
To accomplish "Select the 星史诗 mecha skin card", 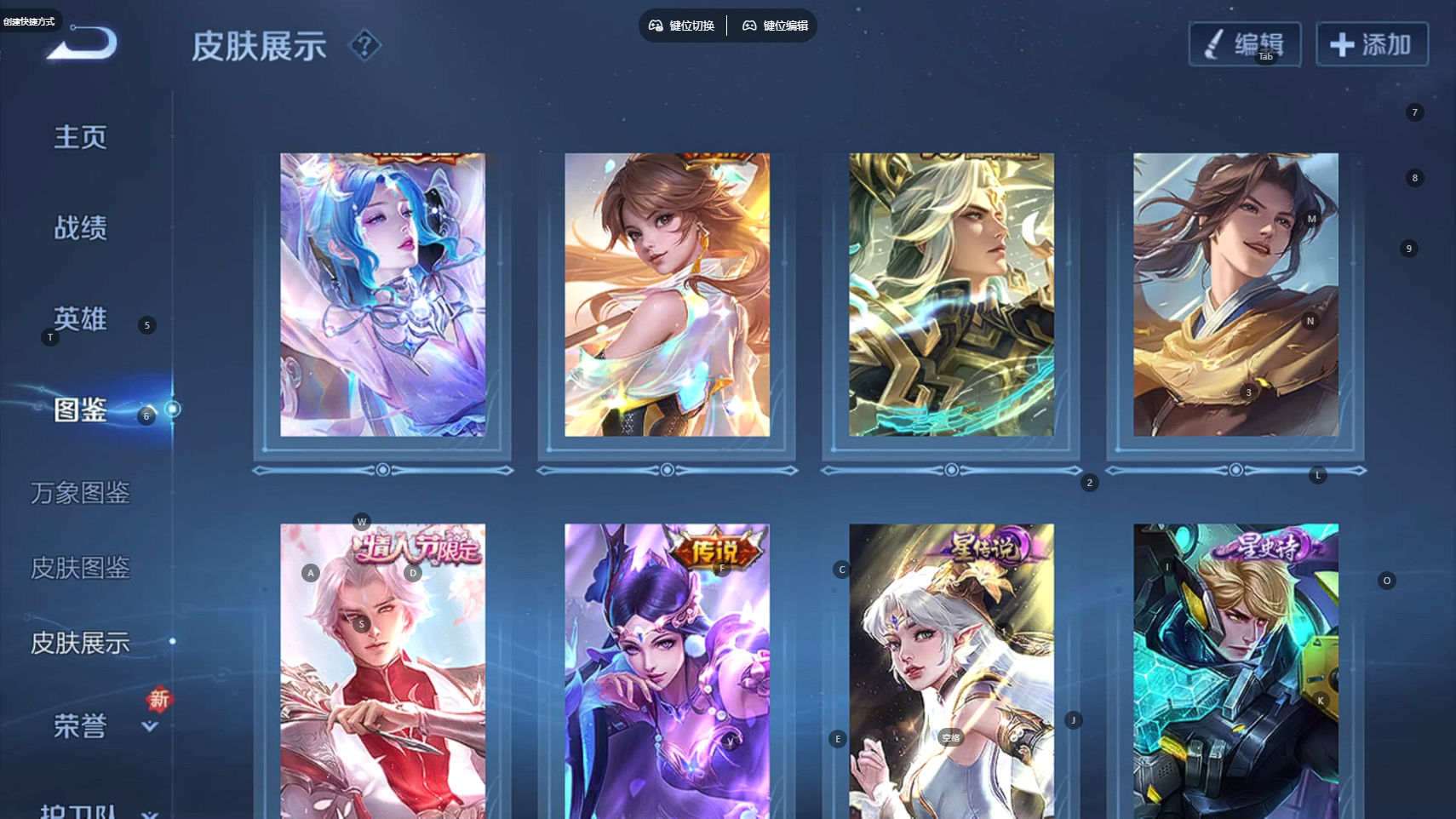I will click(x=1235, y=671).
